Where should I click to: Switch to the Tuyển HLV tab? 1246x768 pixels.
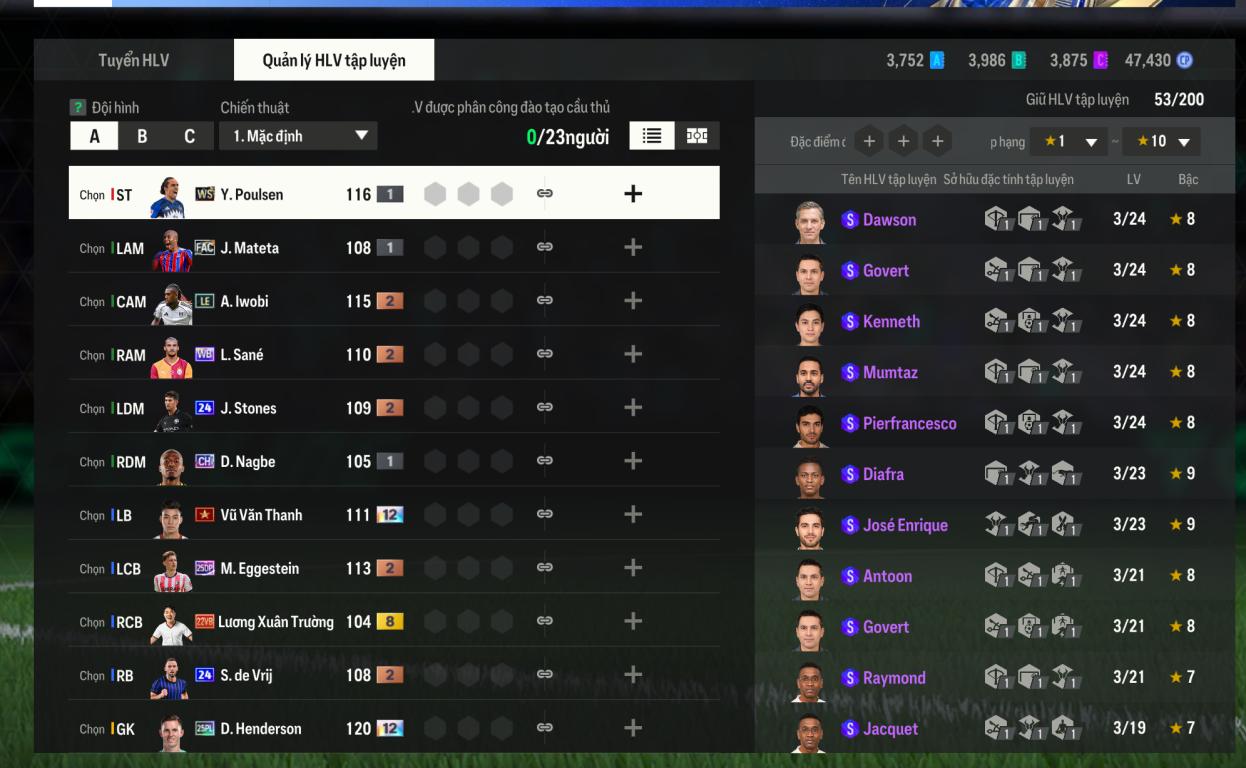tap(133, 60)
